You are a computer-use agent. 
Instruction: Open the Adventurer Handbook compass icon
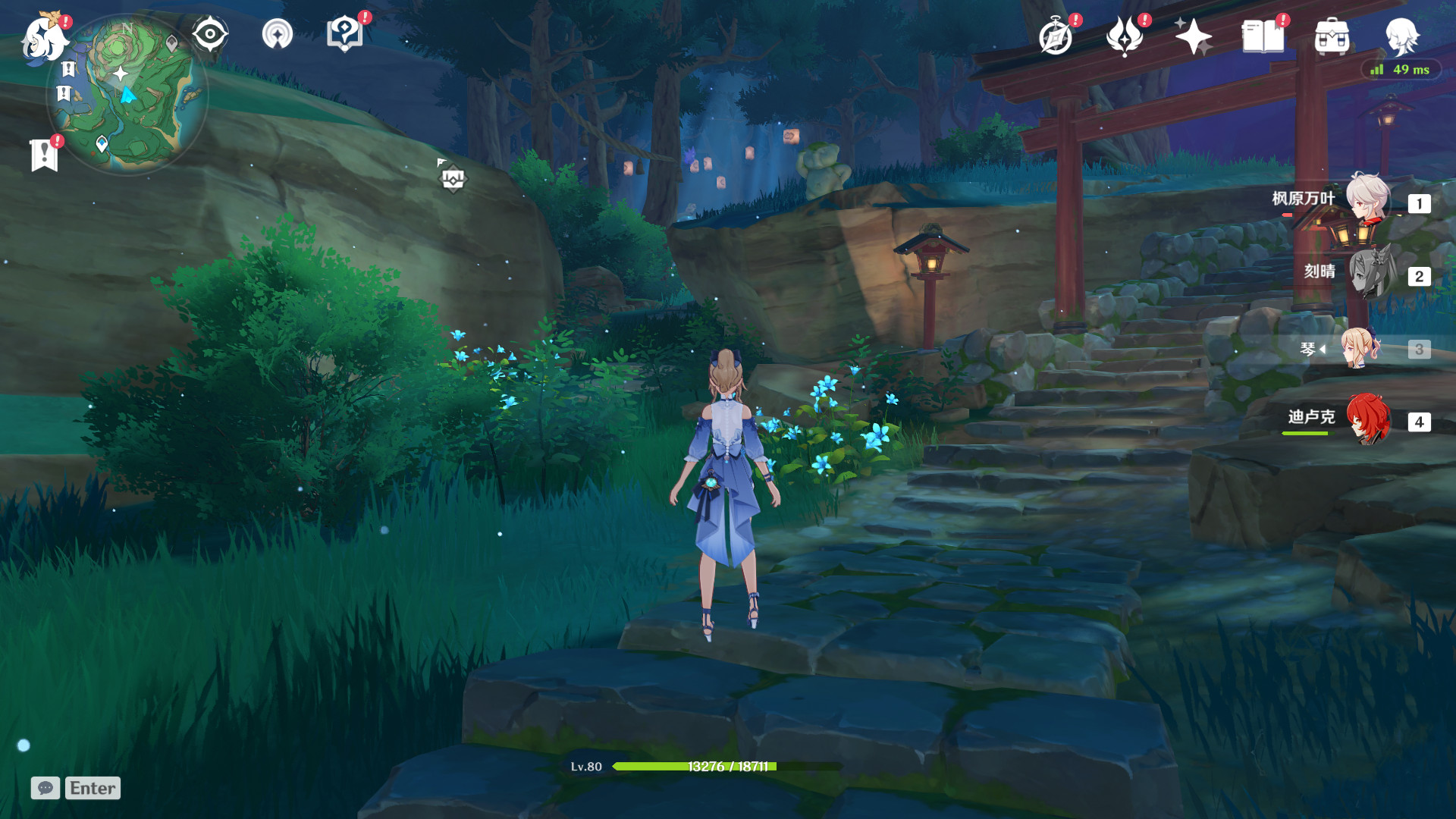(1056, 36)
